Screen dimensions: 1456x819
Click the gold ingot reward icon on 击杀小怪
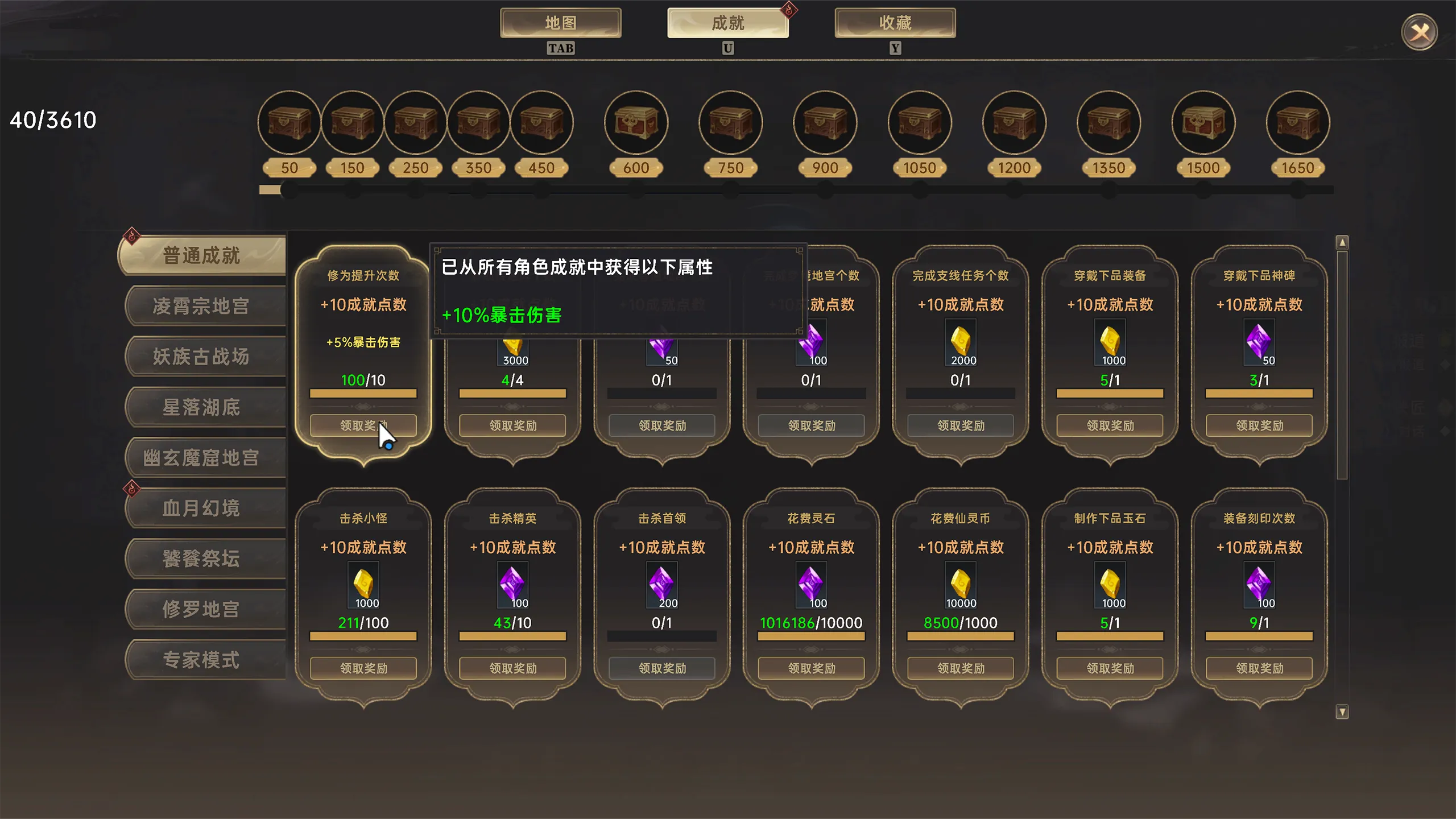(x=363, y=586)
